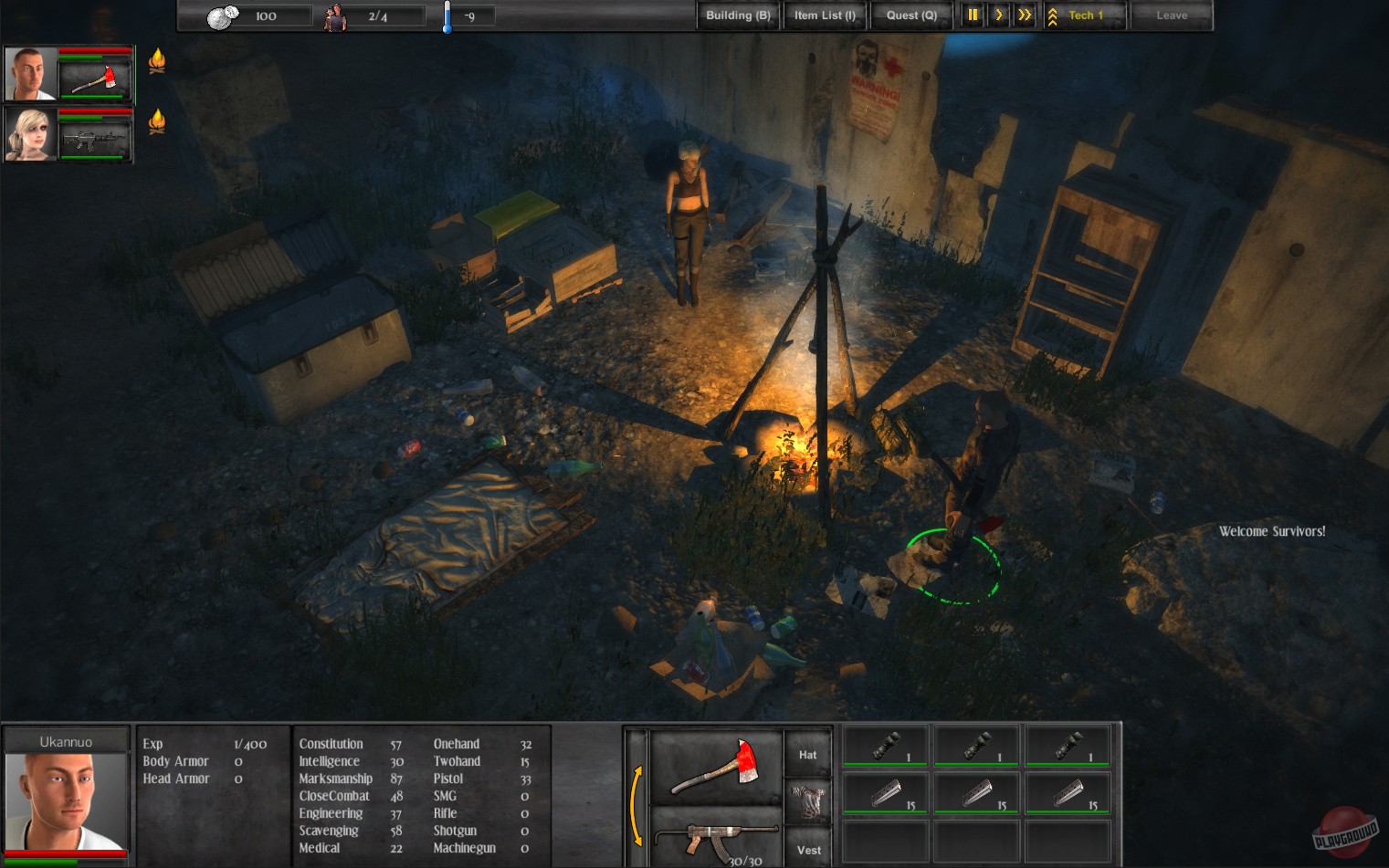Click the flashlight item in the inventory

884,744
